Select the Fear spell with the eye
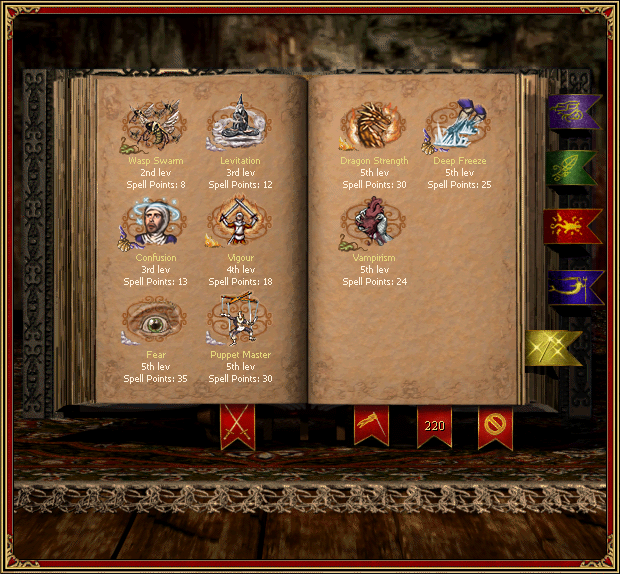Viewport: 620px width, 574px height. click(154, 320)
